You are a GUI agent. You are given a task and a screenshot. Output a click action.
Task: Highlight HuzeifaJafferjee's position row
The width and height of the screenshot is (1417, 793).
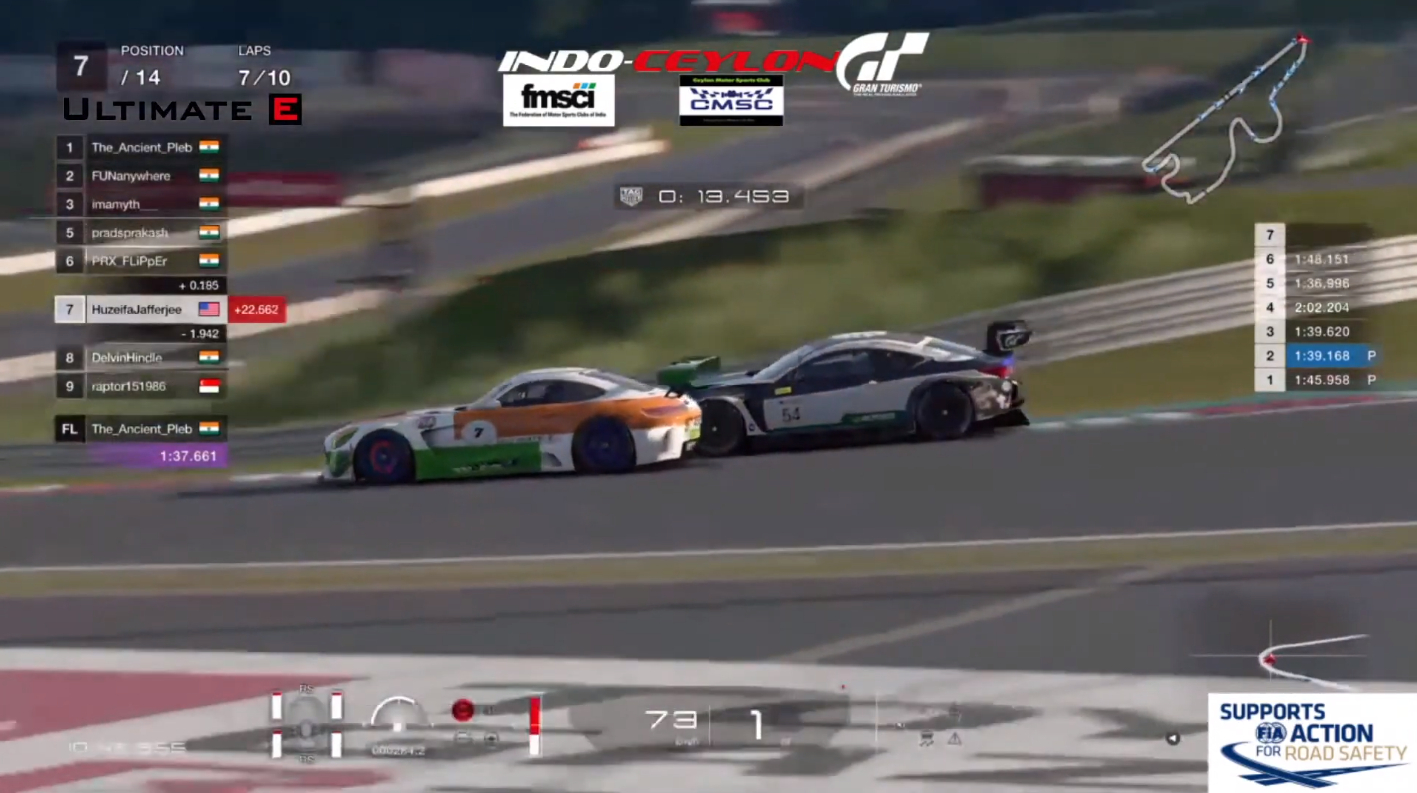click(x=140, y=310)
